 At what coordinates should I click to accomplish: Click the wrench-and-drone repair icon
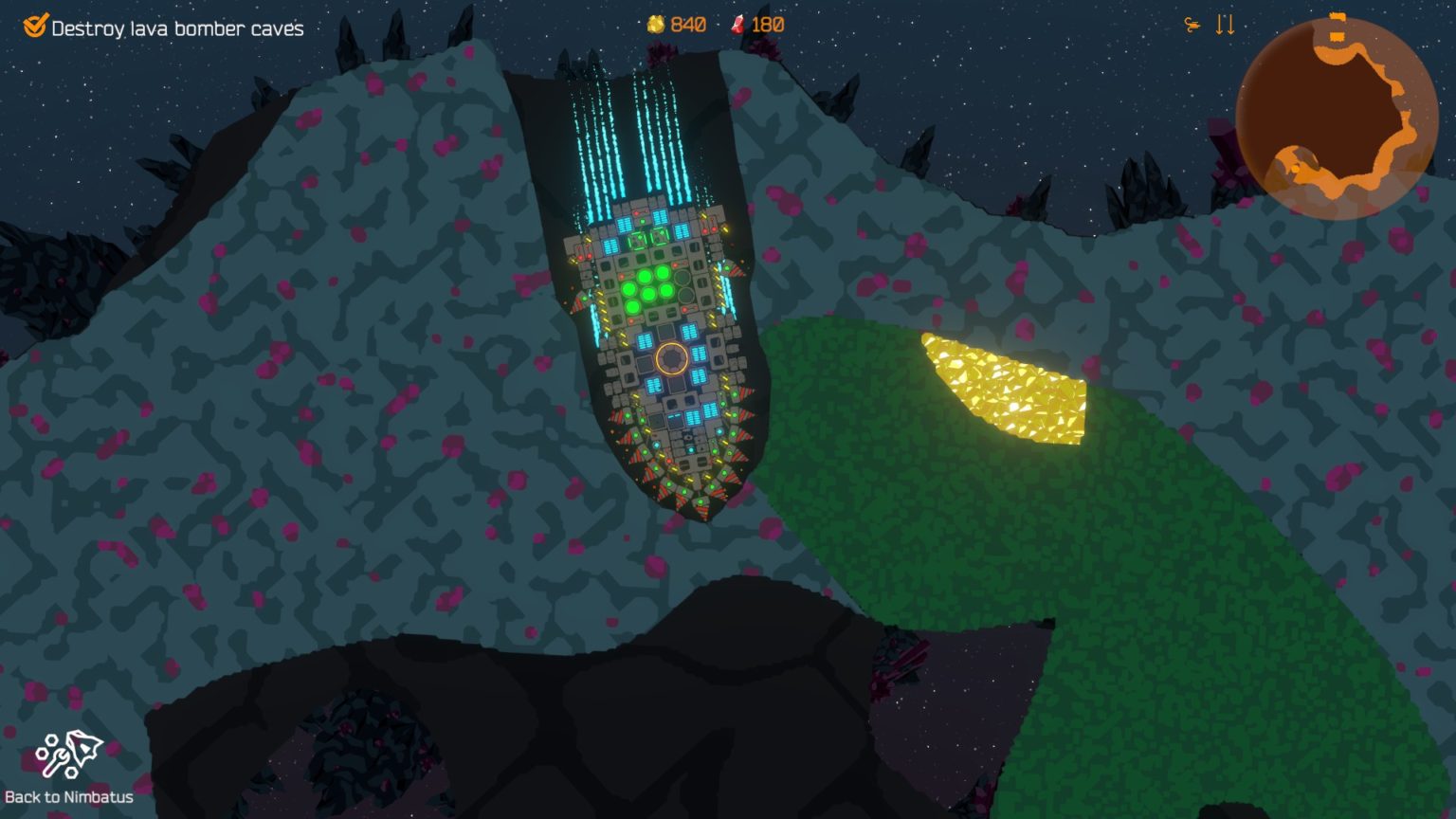(x=68, y=753)
